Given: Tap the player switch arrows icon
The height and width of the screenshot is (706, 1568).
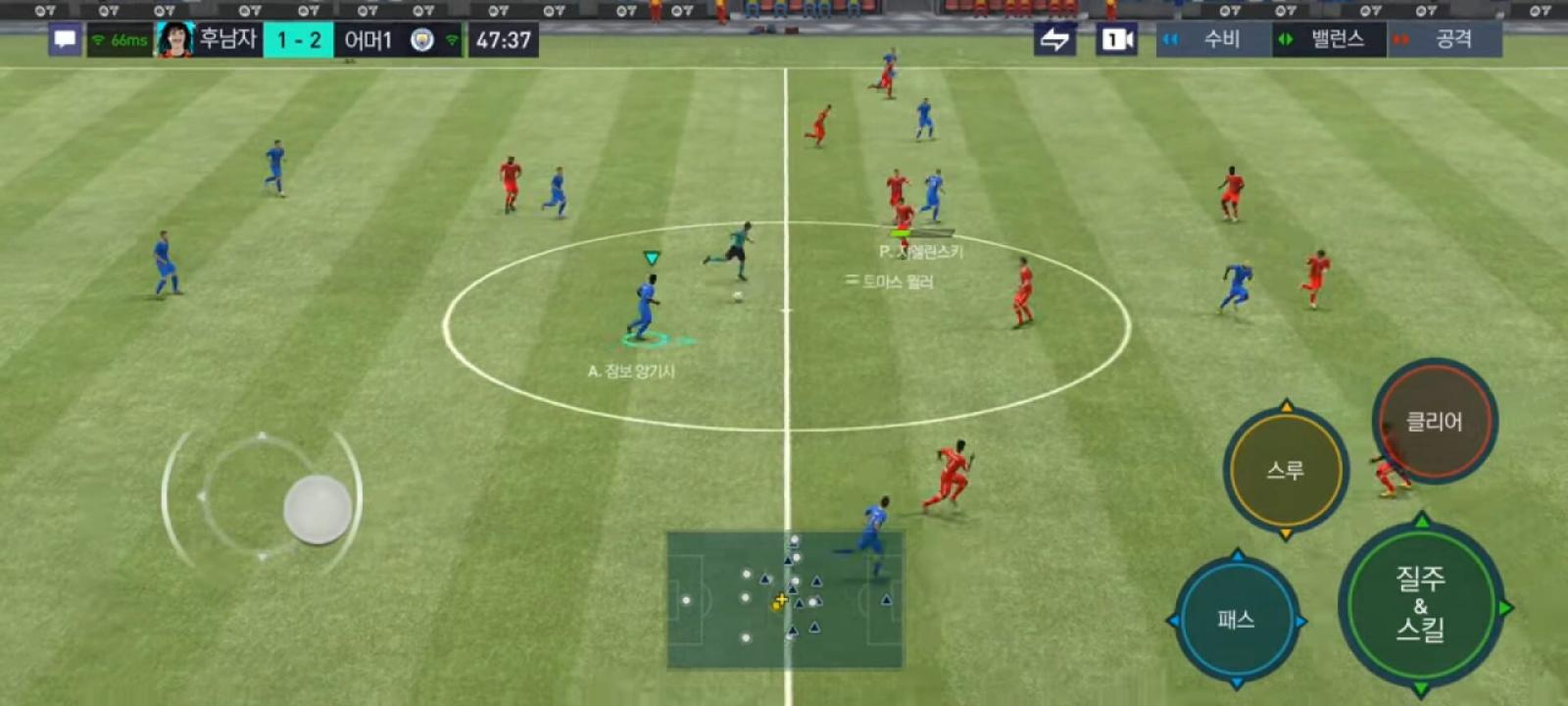Looking at the screenshot, I should (x=1054, y=40).
